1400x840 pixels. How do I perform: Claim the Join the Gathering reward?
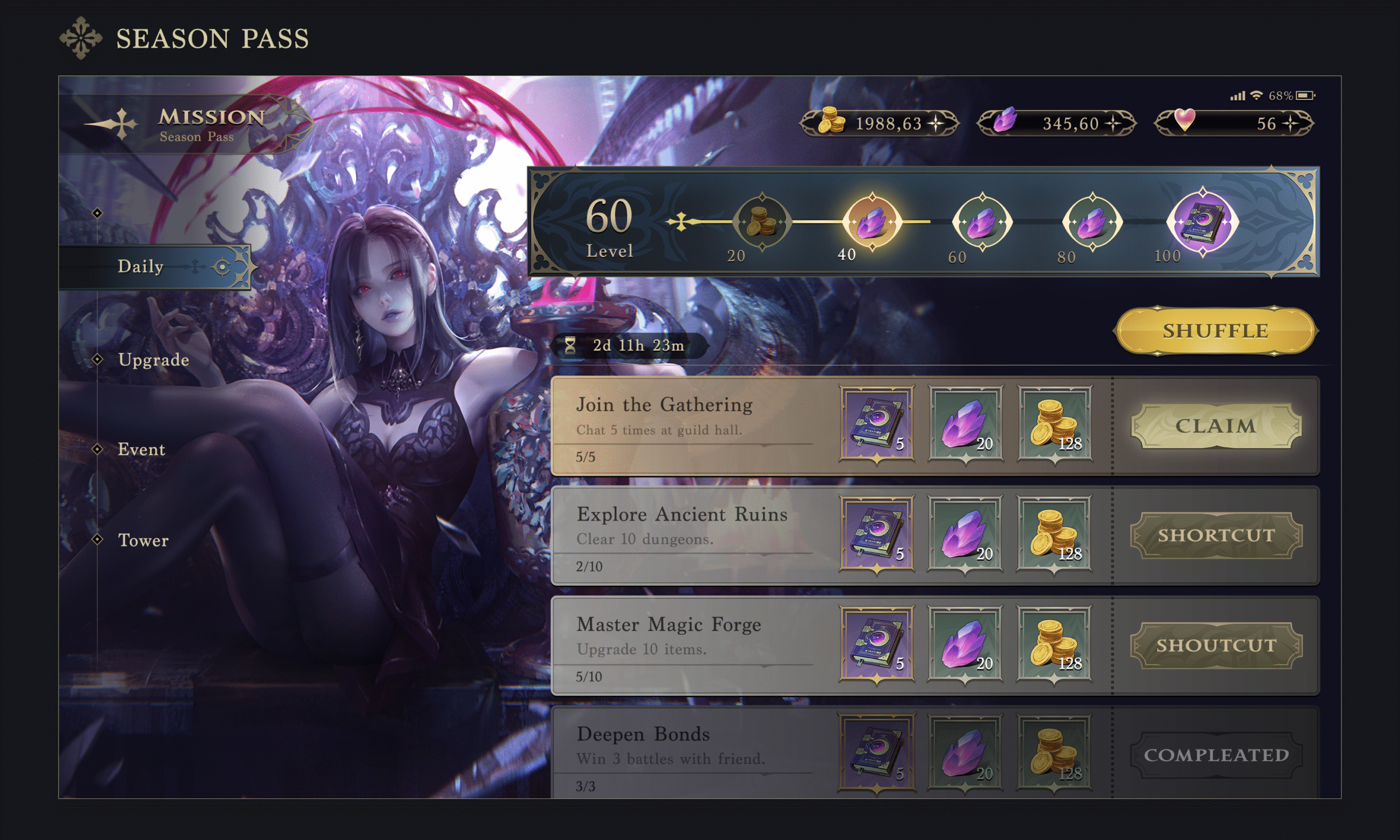pos(1216,425)
